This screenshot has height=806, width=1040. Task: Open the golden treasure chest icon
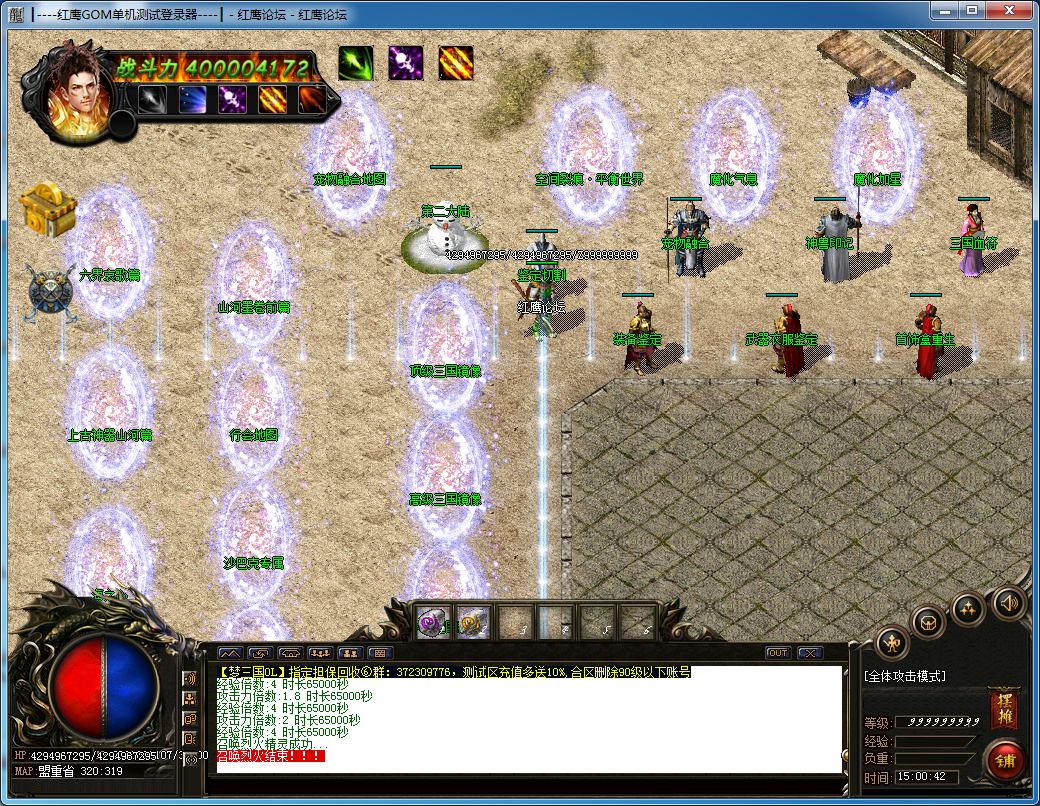48,208
